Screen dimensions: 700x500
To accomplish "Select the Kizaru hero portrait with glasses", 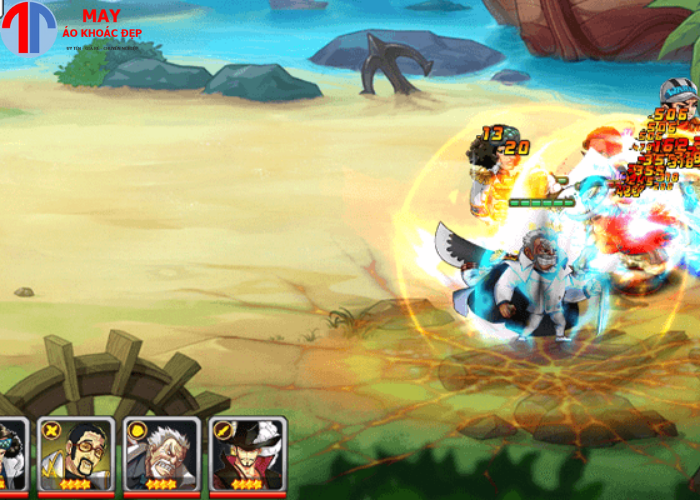I will (76, 455).
